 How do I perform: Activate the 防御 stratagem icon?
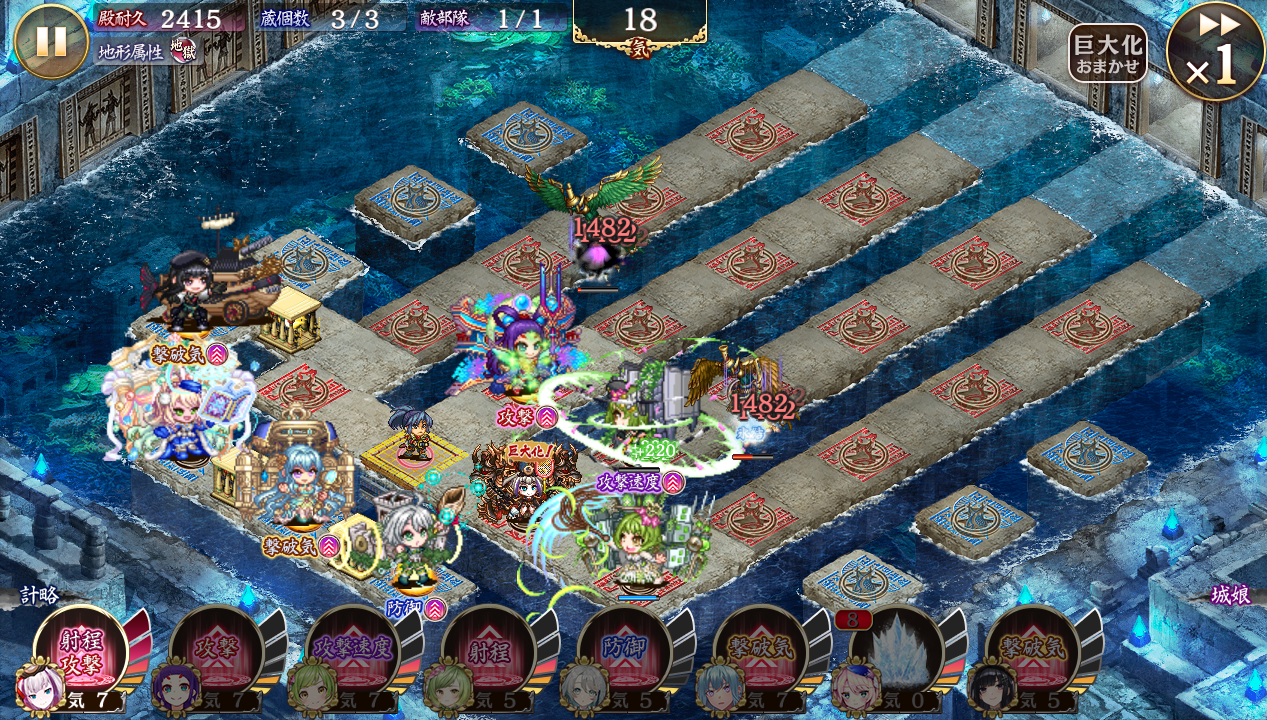pyautogui.click(x=624, y=652)
